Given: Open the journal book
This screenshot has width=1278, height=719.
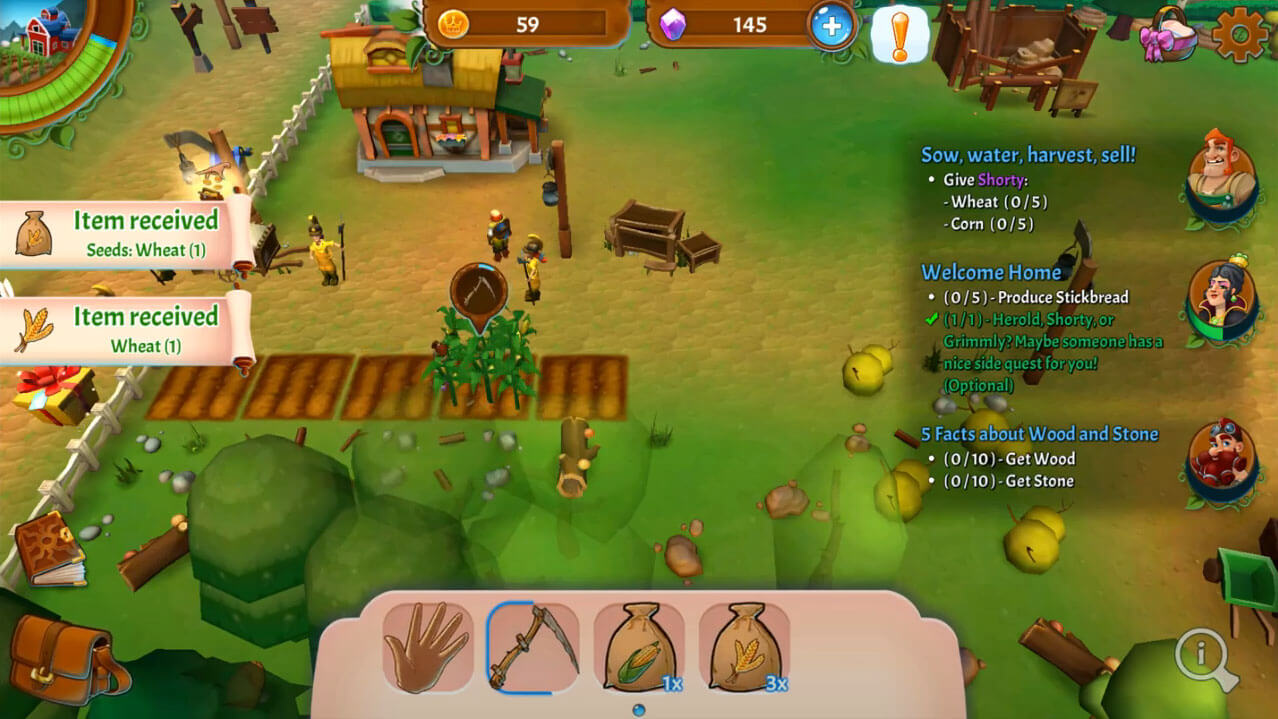Looking at the screenshot, I should tap(50, 548).
